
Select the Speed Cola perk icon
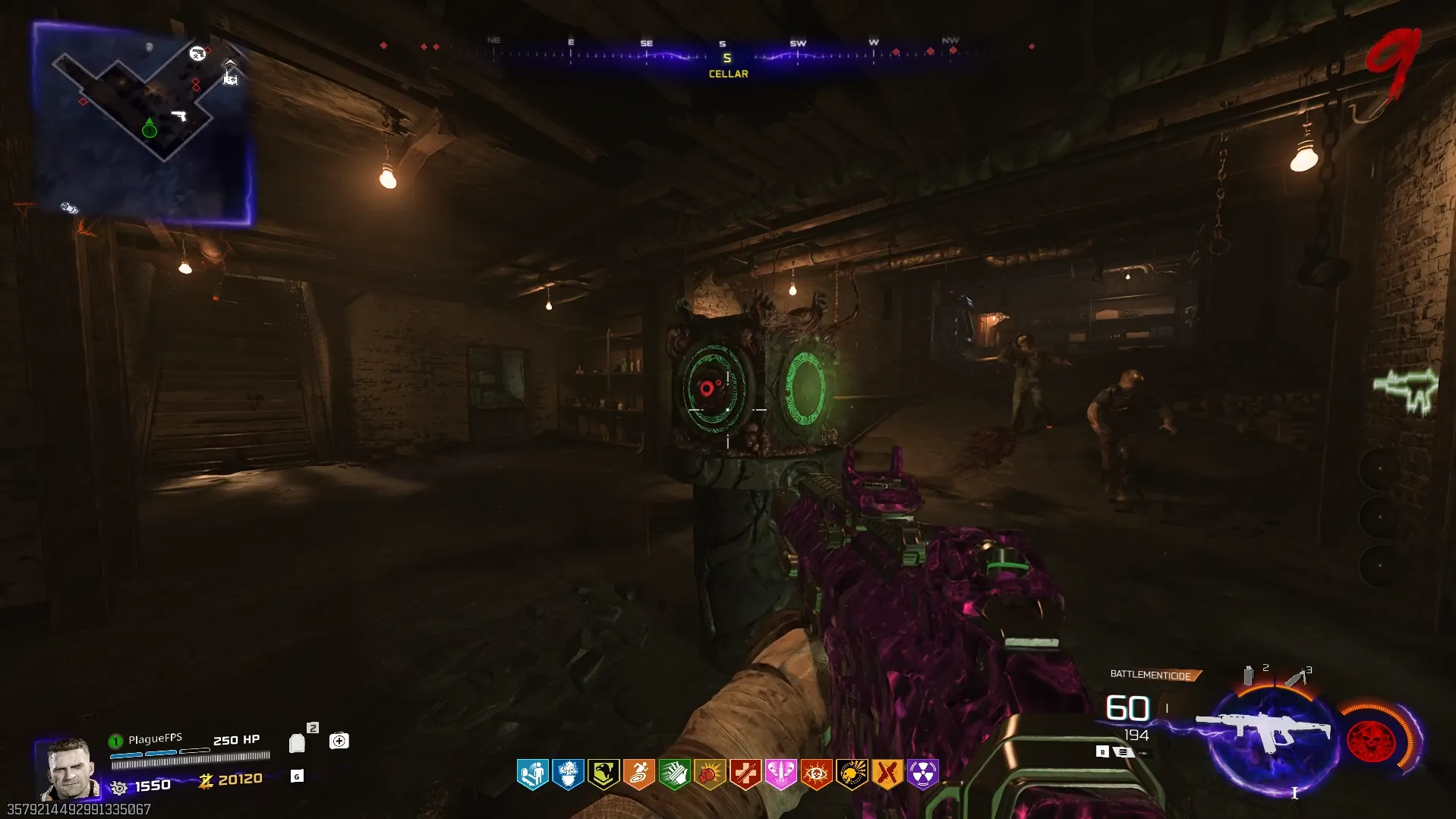(674, 774)
